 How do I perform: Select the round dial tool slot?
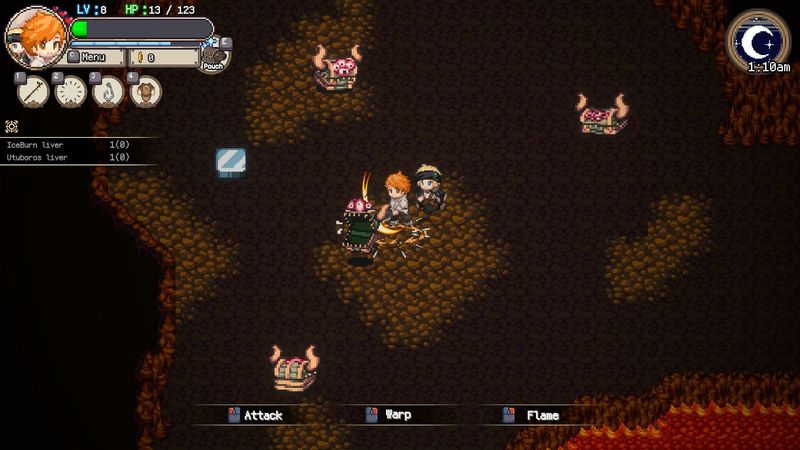click(x=70, y=91)
